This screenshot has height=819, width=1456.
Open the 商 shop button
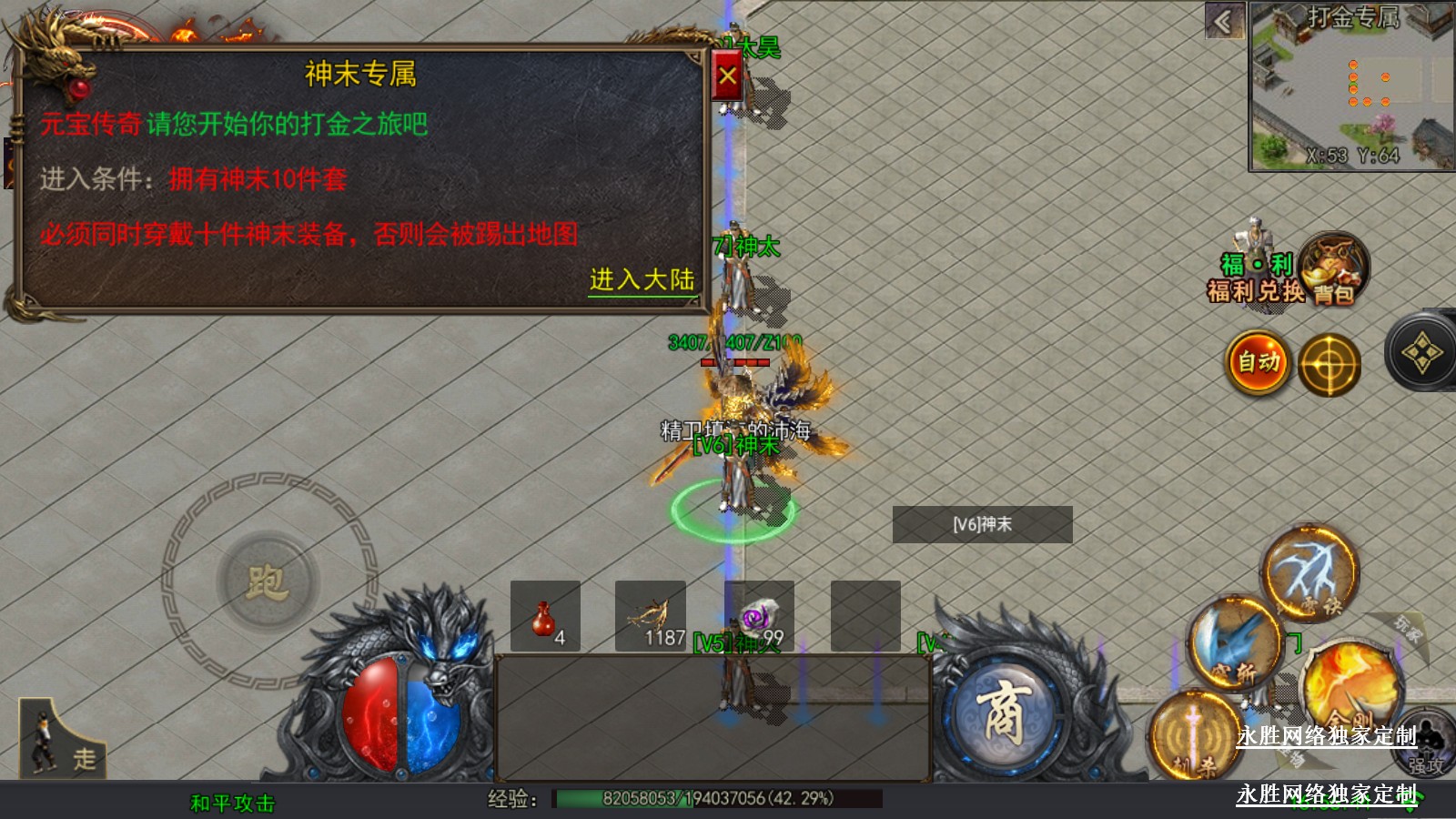[1004, 714]
